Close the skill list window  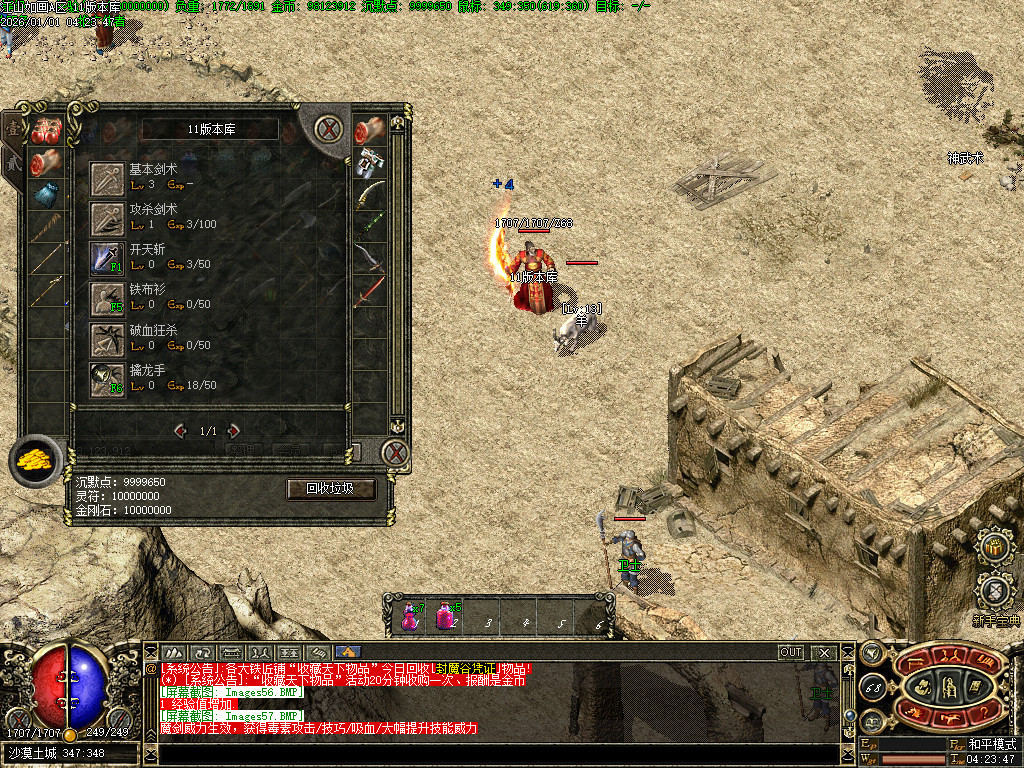point(327,129)
